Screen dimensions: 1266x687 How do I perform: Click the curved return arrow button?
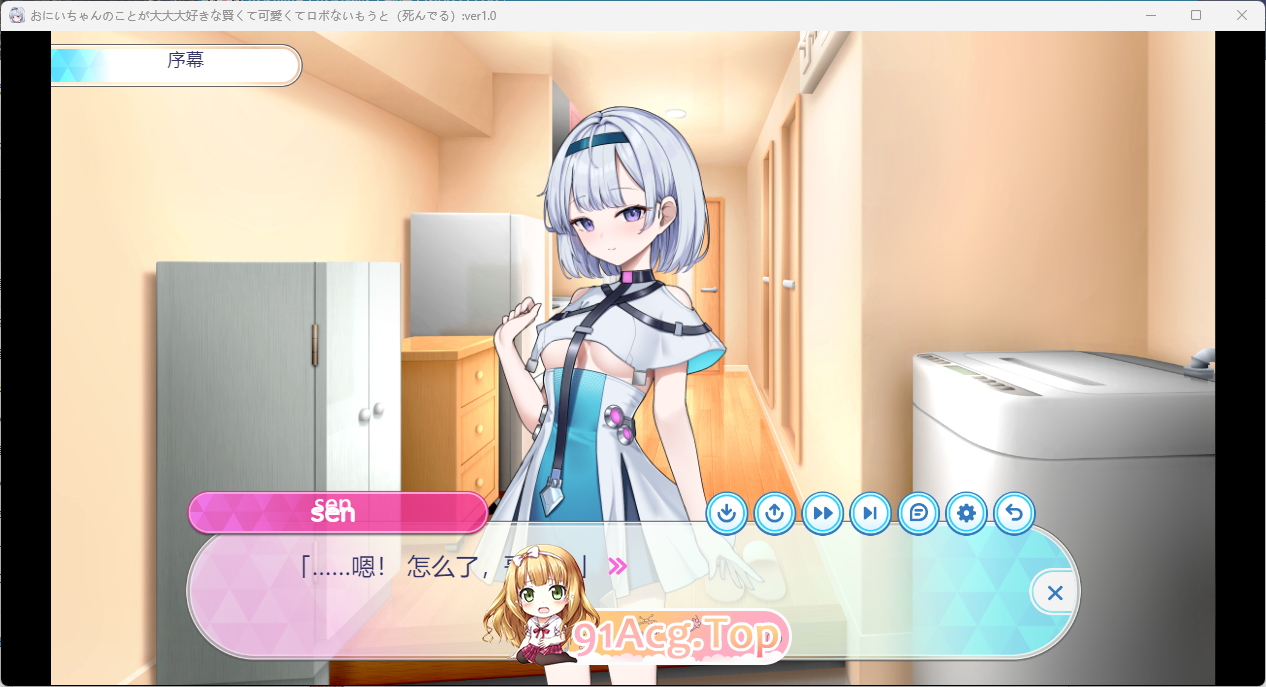(1014, 514)
